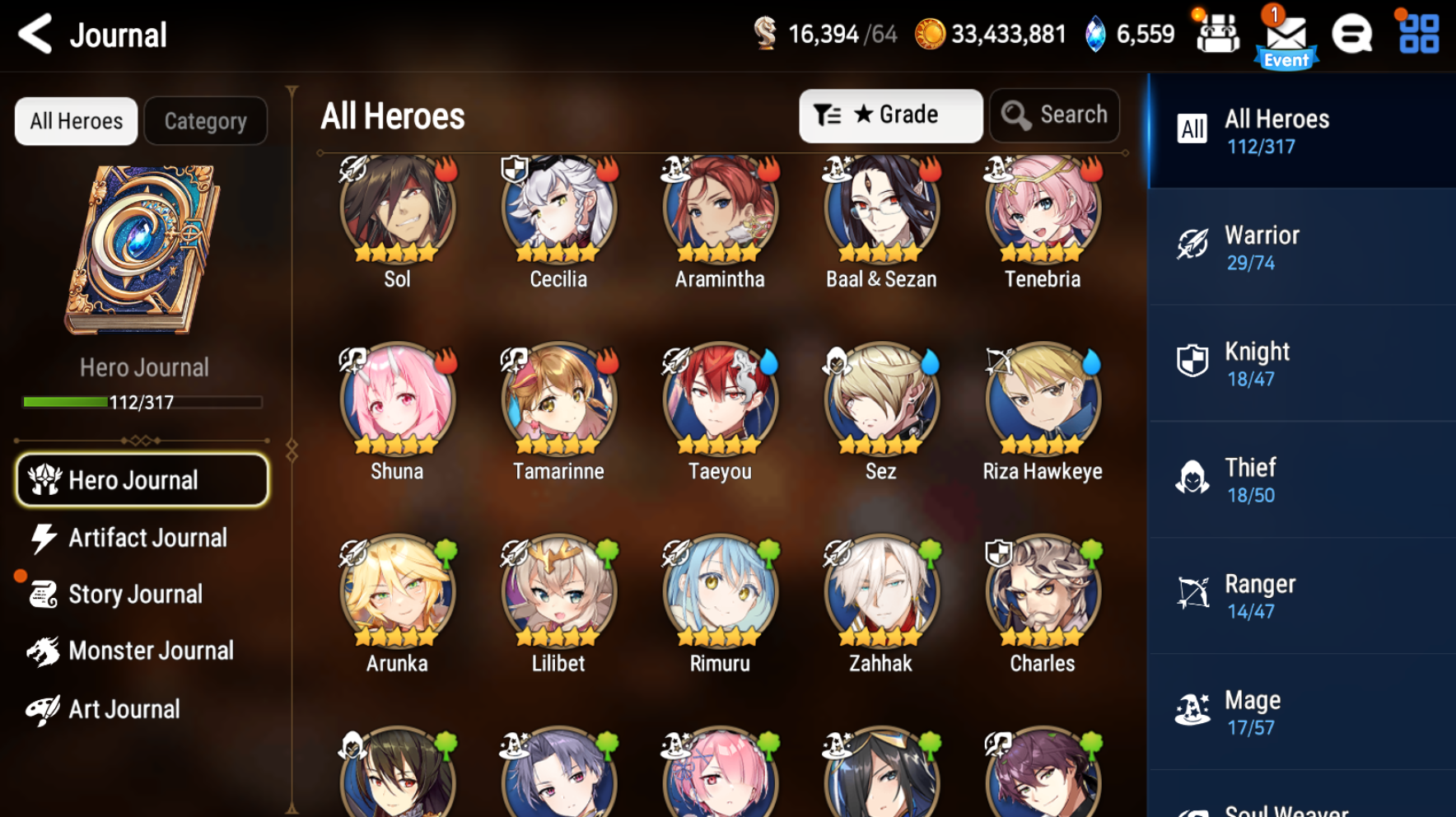
Task: Open the Stove community icon
Action: (x=1351, y=35)
